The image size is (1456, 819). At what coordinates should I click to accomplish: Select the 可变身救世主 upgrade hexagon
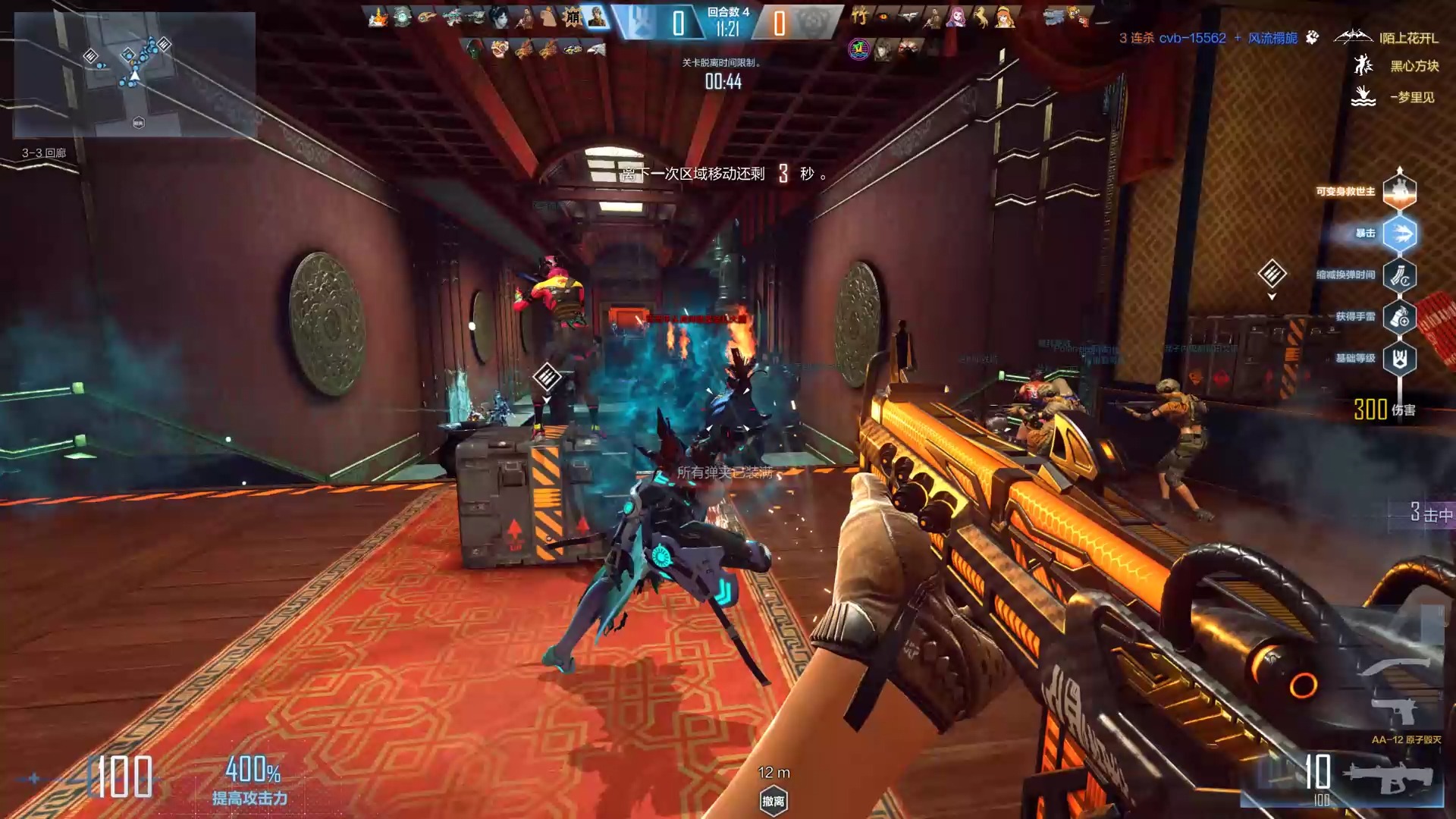click(1399, 191)
